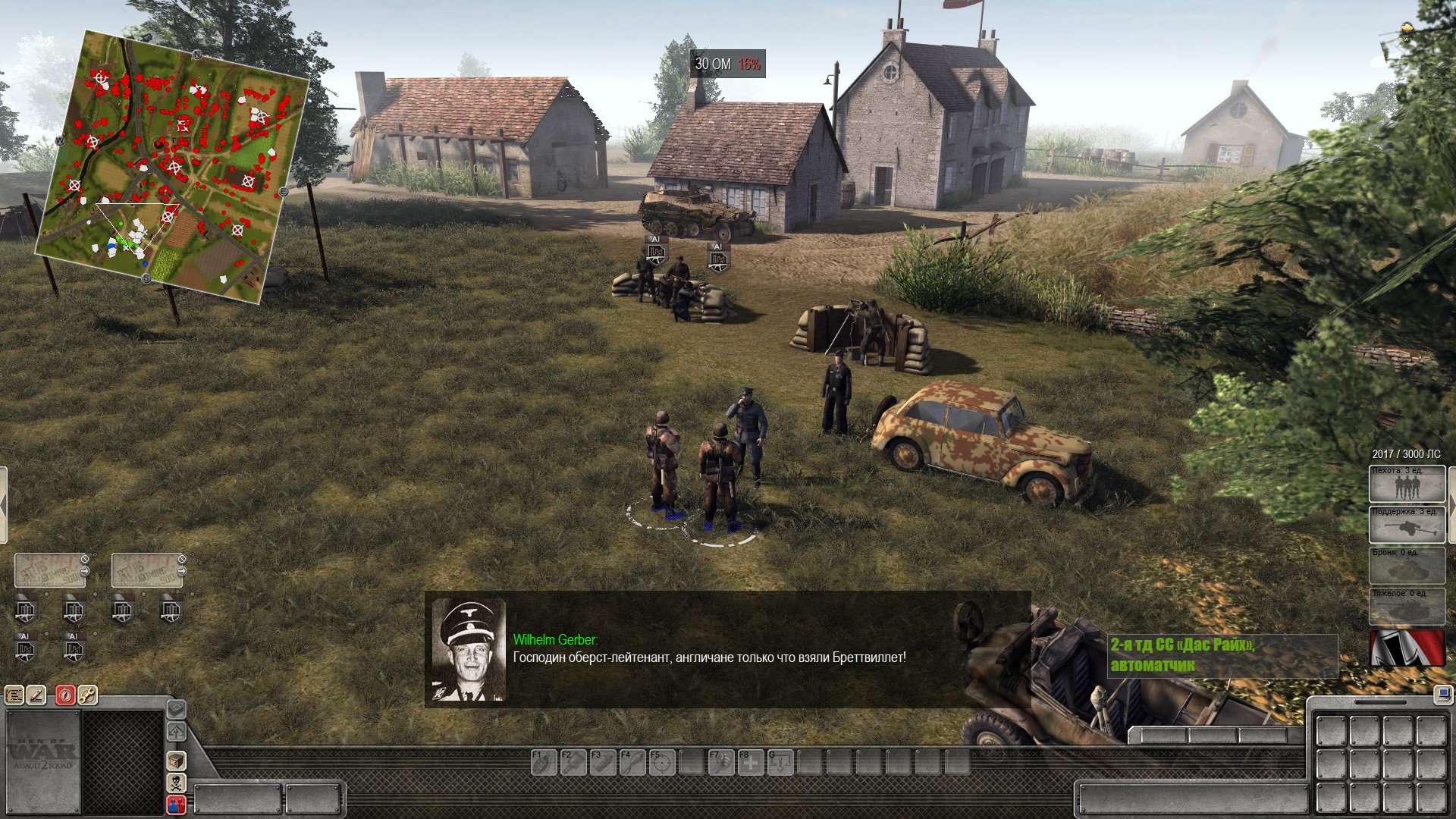Open the Пехота infantry reinforcement category
This screenshot has height=819, width=1456.
[1407, 484]
